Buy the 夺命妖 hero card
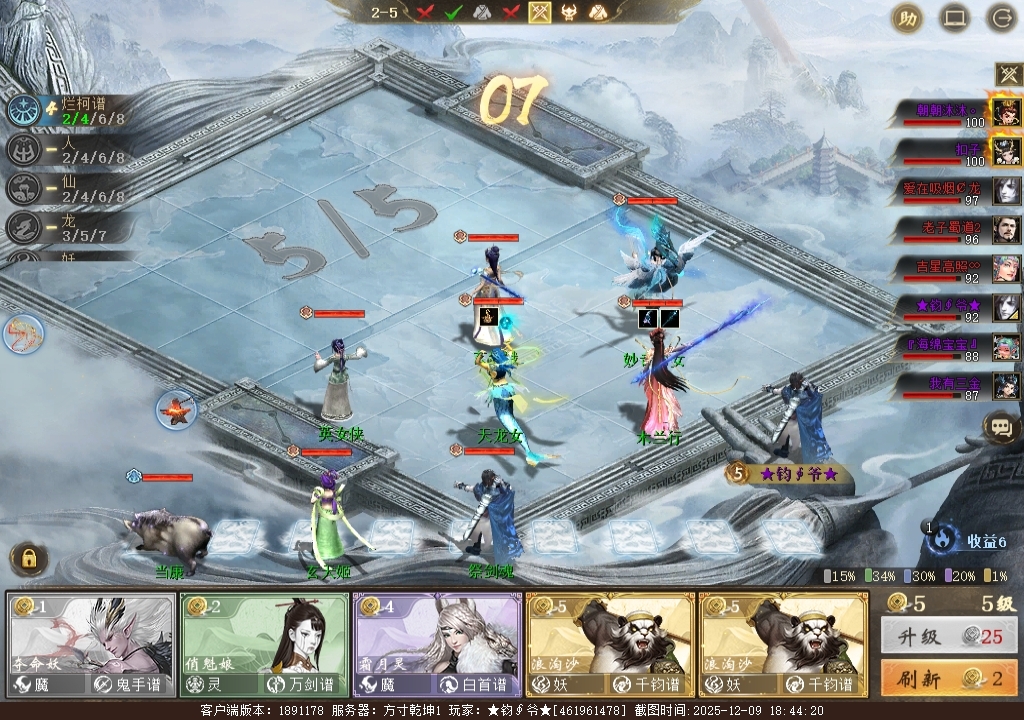 click(x=92, y=644)
